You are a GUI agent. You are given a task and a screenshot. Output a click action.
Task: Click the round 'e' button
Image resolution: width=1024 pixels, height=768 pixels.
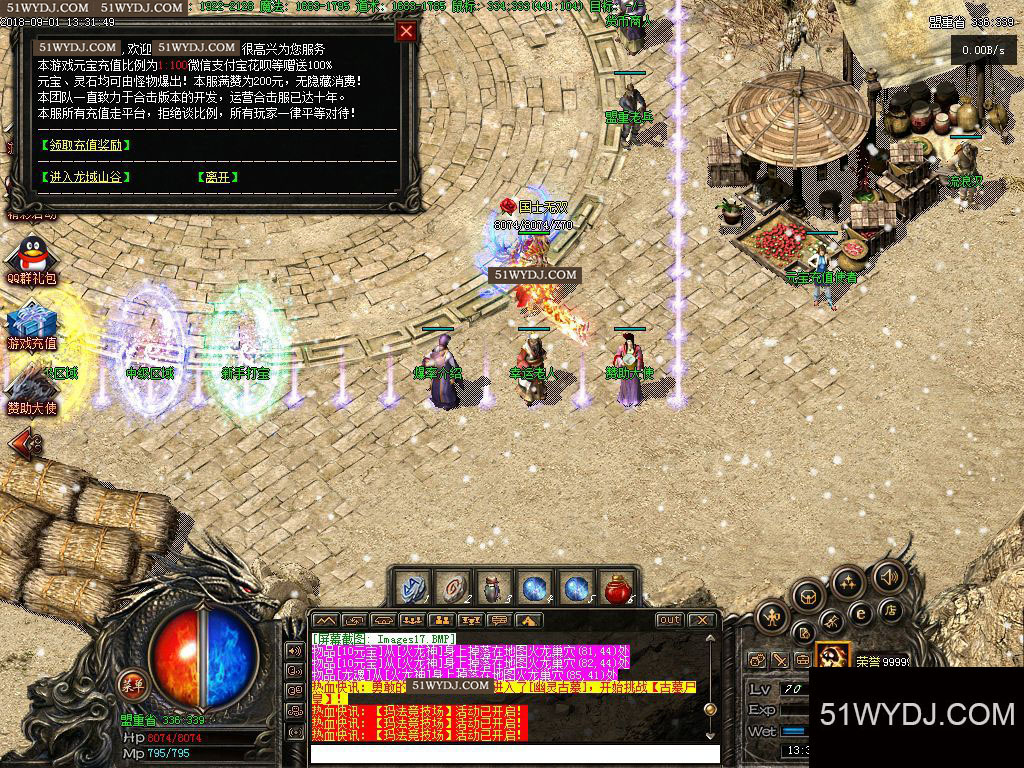click(x=859, y=613)
